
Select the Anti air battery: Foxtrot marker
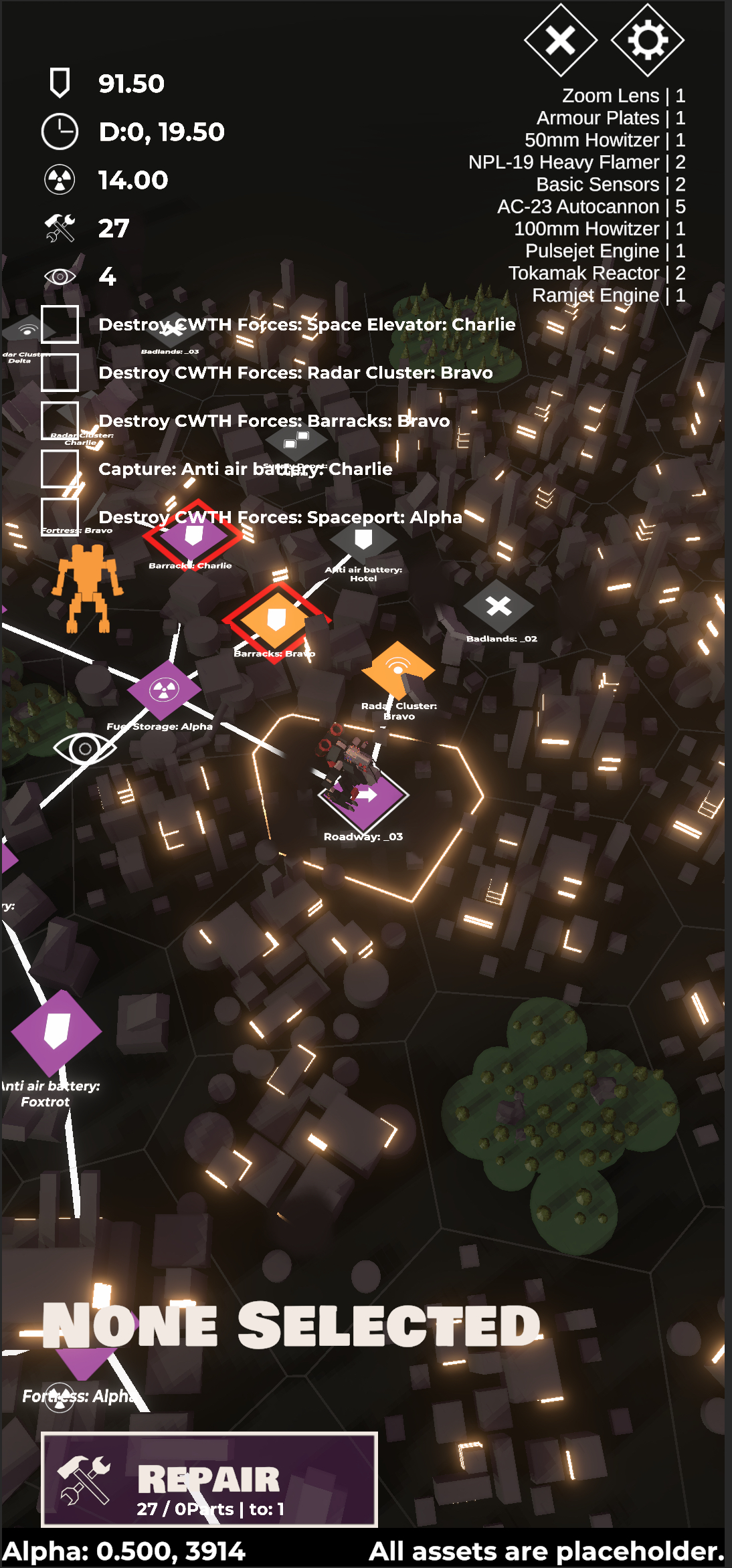coord(56,1031)
